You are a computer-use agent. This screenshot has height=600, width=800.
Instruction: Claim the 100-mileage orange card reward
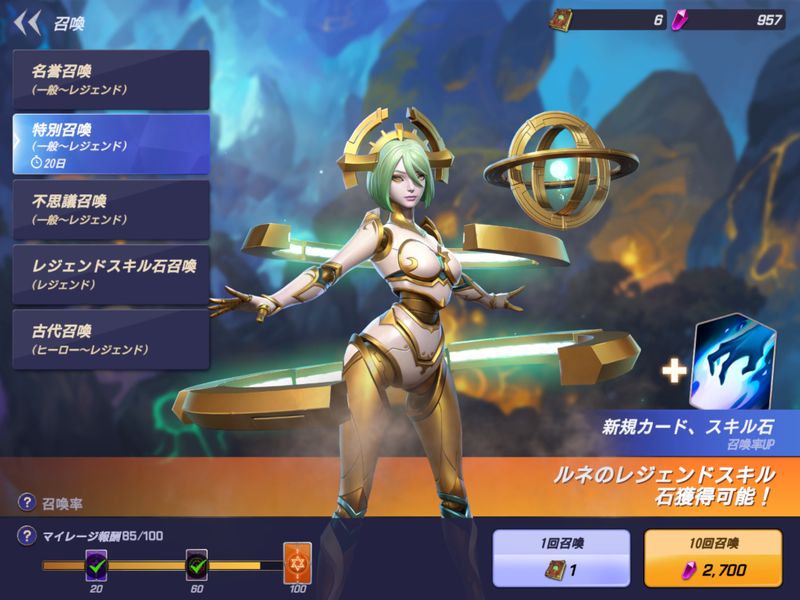coord(298,564)
